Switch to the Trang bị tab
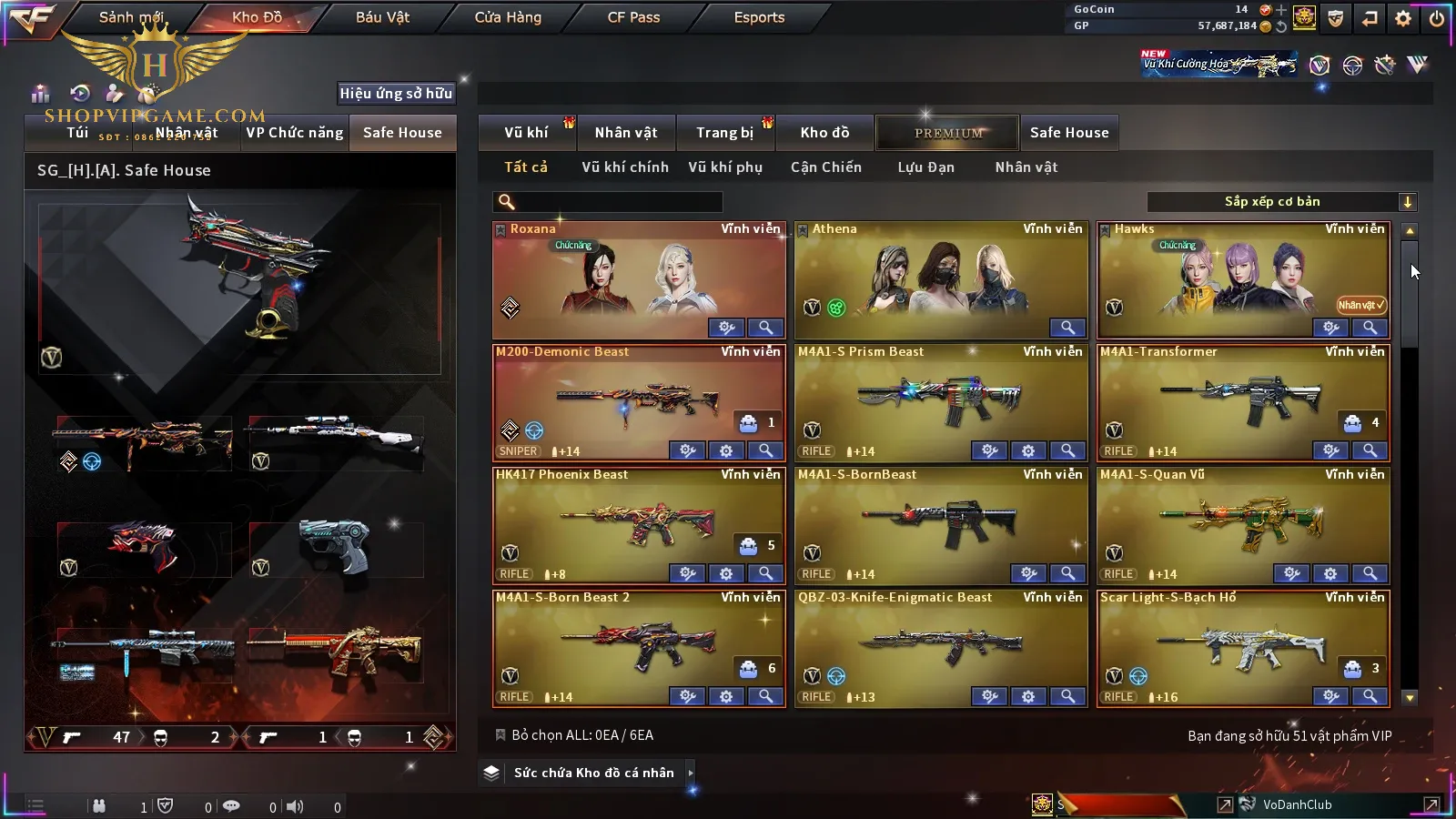 coord(724,133)
